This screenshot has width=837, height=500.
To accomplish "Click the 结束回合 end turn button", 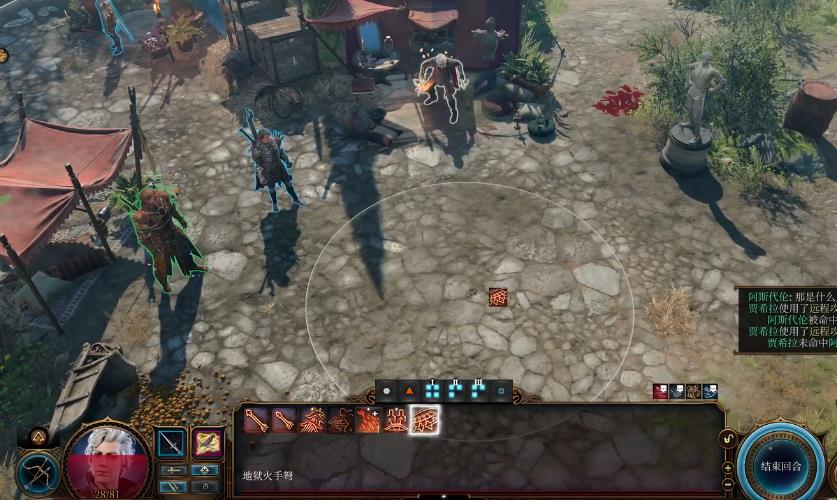I will tap(780, 466).
